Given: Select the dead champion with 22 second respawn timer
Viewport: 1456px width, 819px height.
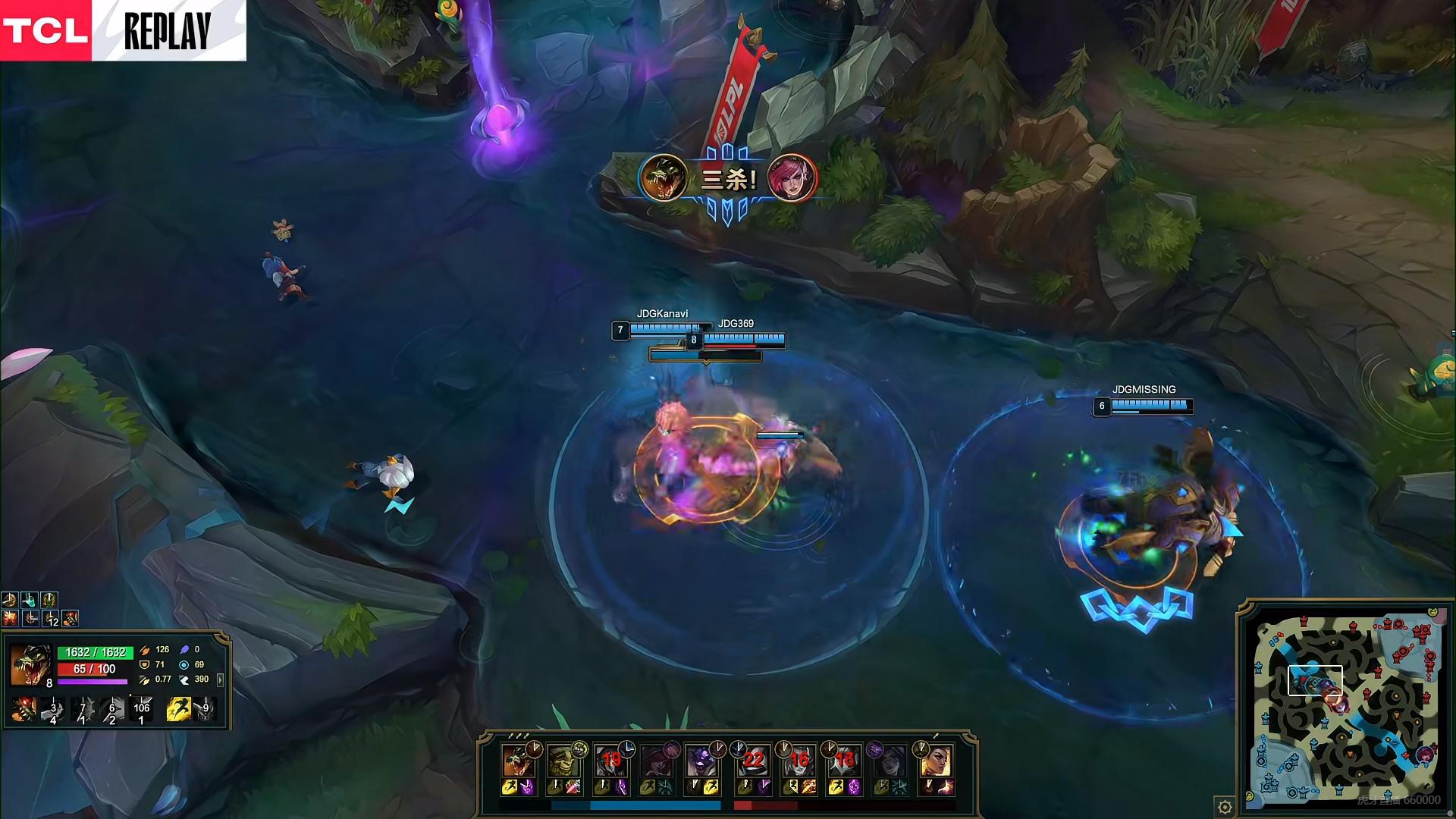Looking at the screenshot, I should tap(753, 761).
